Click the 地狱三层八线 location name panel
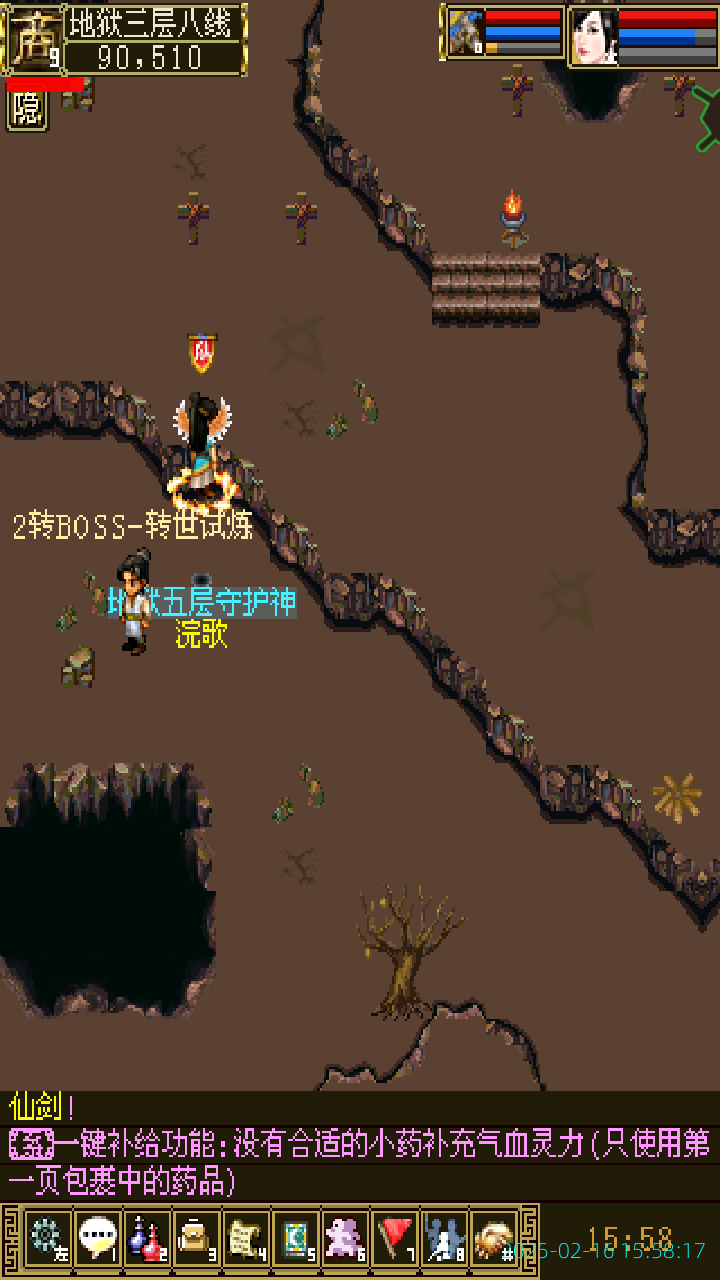 click(155, 22)
